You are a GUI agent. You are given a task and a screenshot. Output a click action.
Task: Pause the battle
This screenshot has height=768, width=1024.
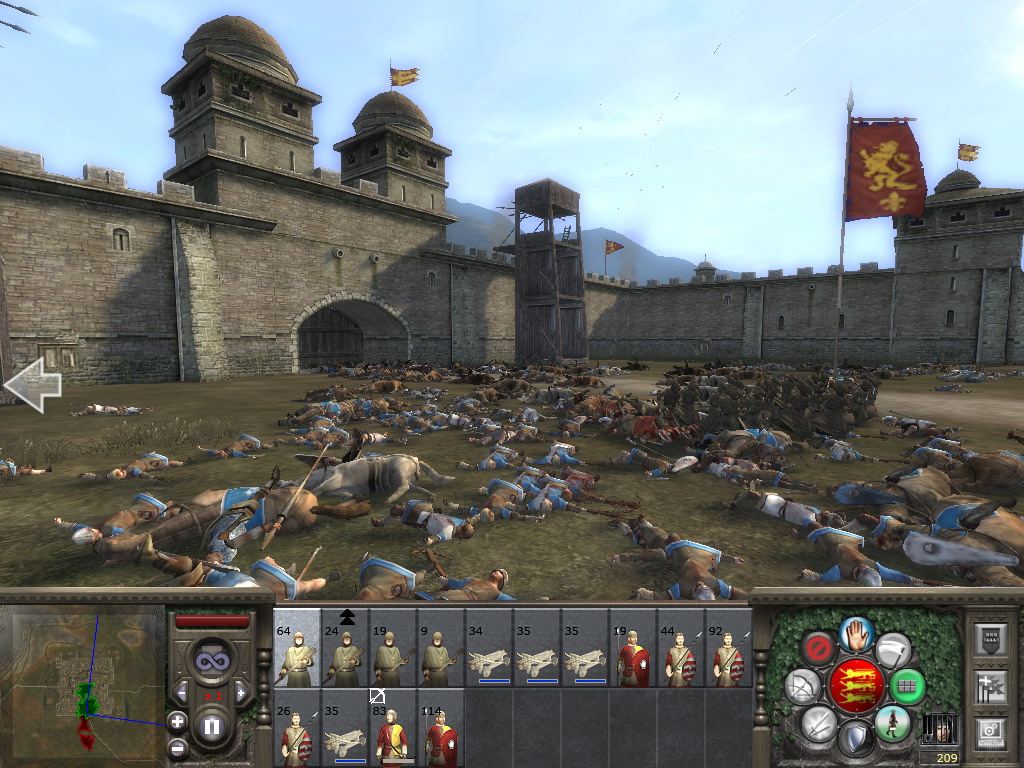coord(212,726)
